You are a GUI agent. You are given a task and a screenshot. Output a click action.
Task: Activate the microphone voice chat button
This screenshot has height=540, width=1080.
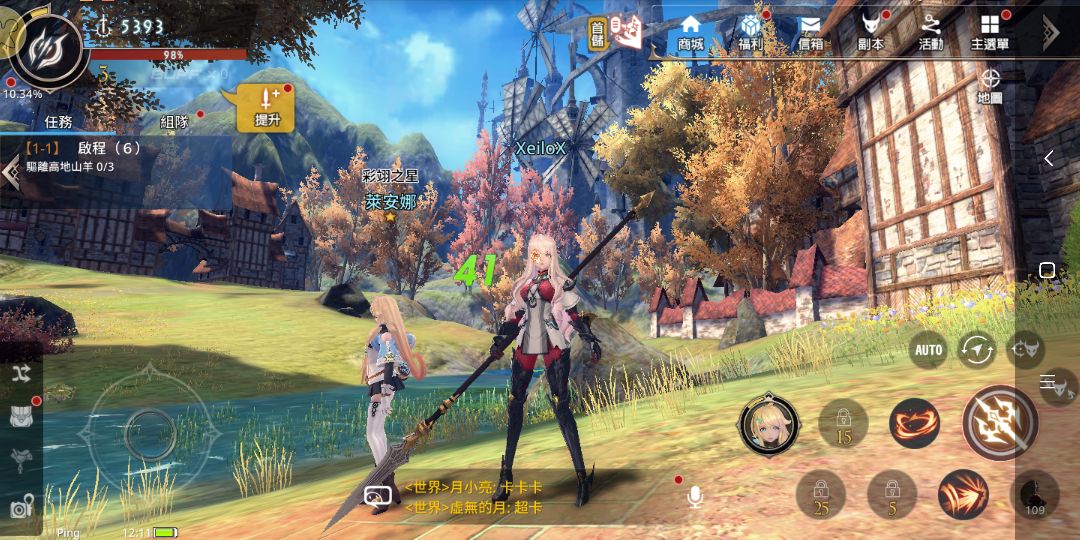[695, 497]
